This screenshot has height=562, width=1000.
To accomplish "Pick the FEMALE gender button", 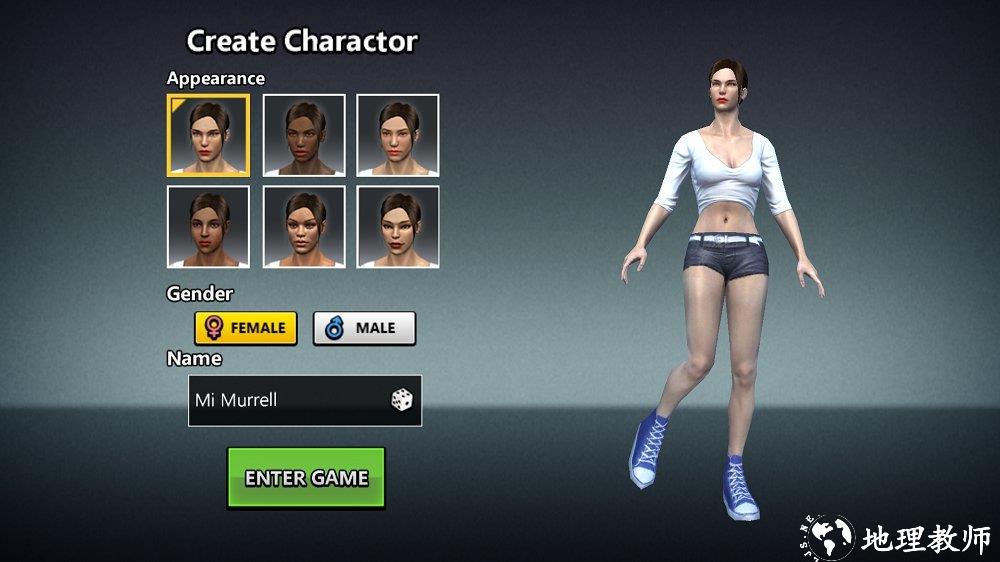I will (x=246, y=328).
